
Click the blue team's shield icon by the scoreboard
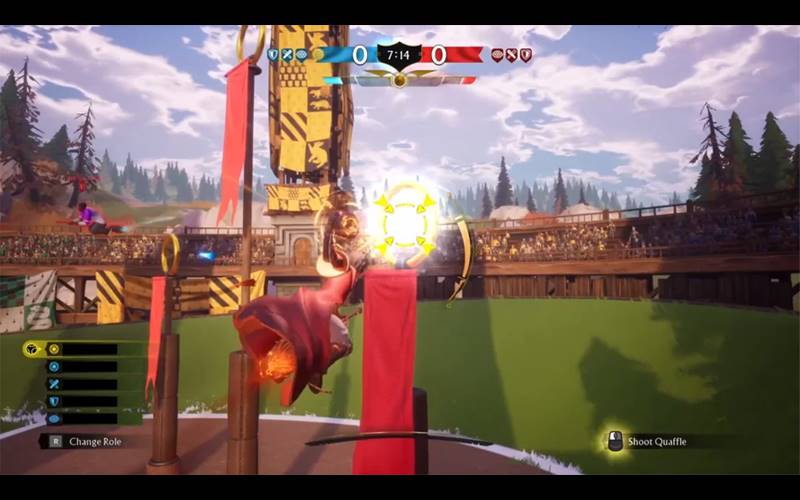pos(273,55)
